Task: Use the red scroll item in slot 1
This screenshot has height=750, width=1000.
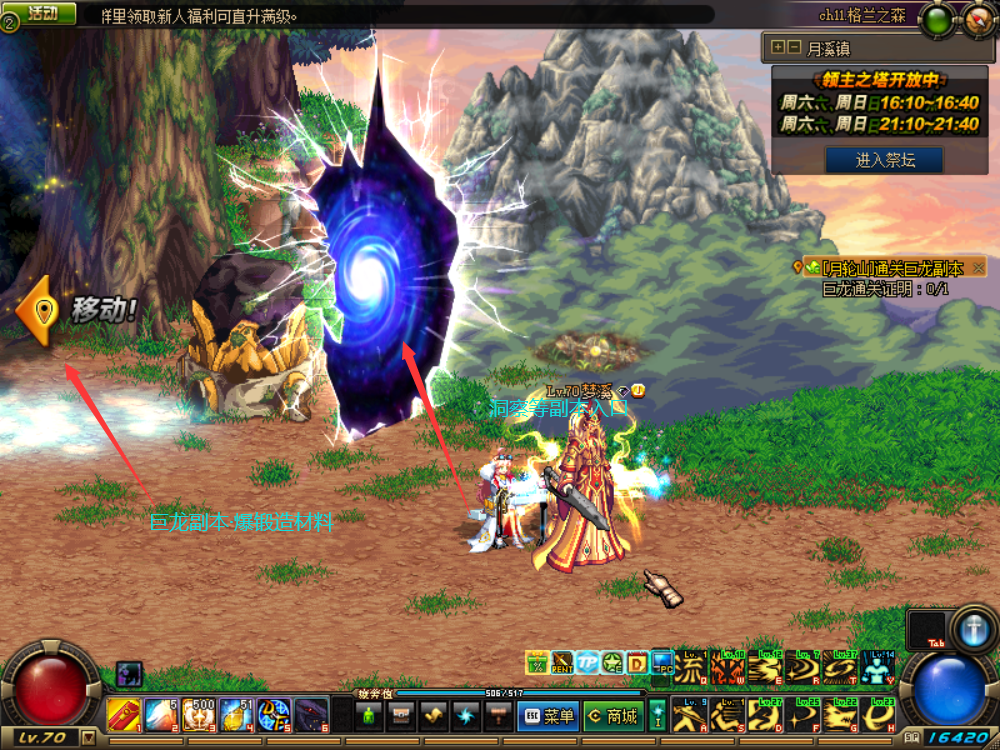Action: (x=122, y=715)
